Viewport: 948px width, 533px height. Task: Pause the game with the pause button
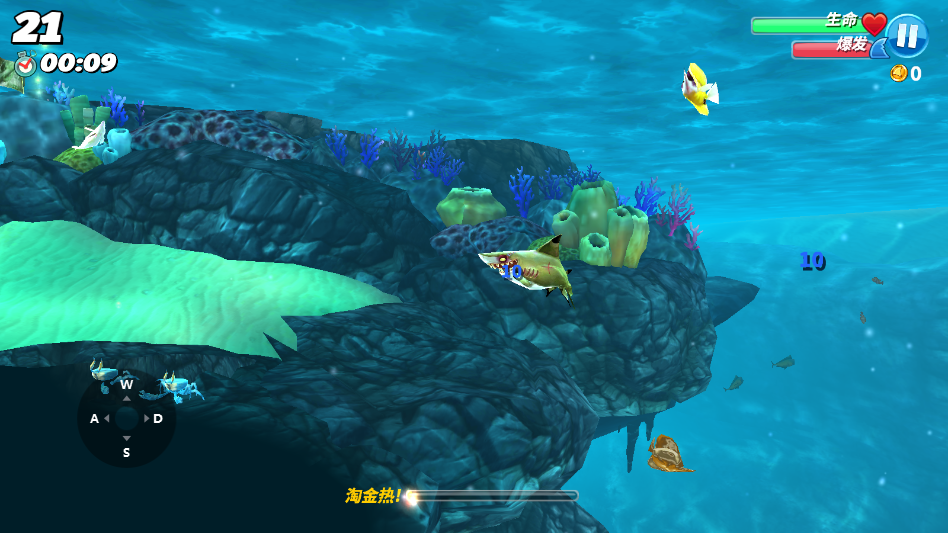906,37
